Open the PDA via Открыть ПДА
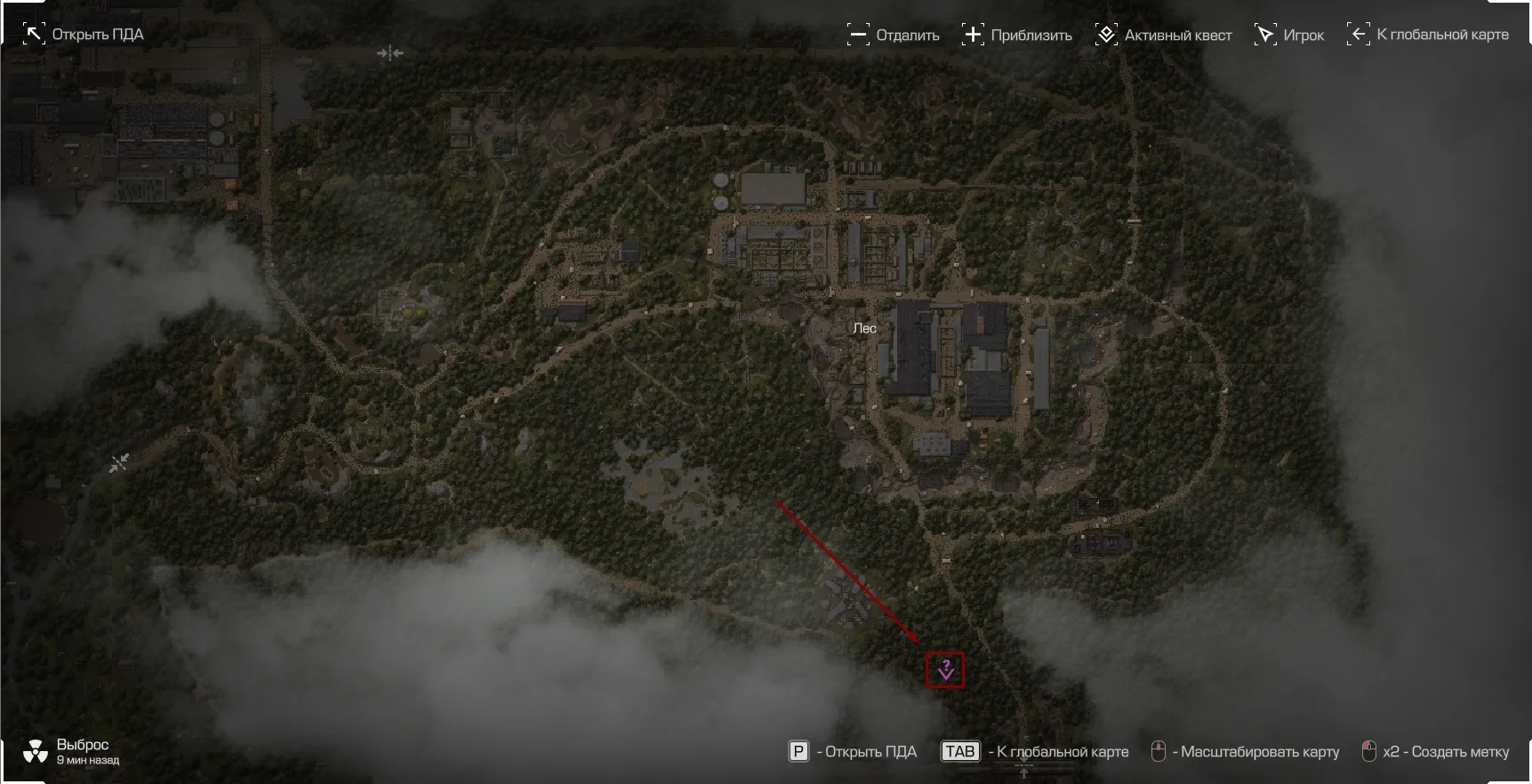1532x784 pixels. coord(84,35)
